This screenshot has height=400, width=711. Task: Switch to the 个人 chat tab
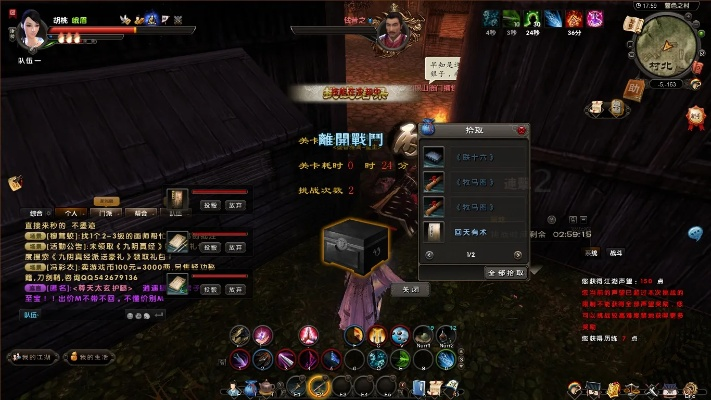pyautogui.click(x=71, y=212)
